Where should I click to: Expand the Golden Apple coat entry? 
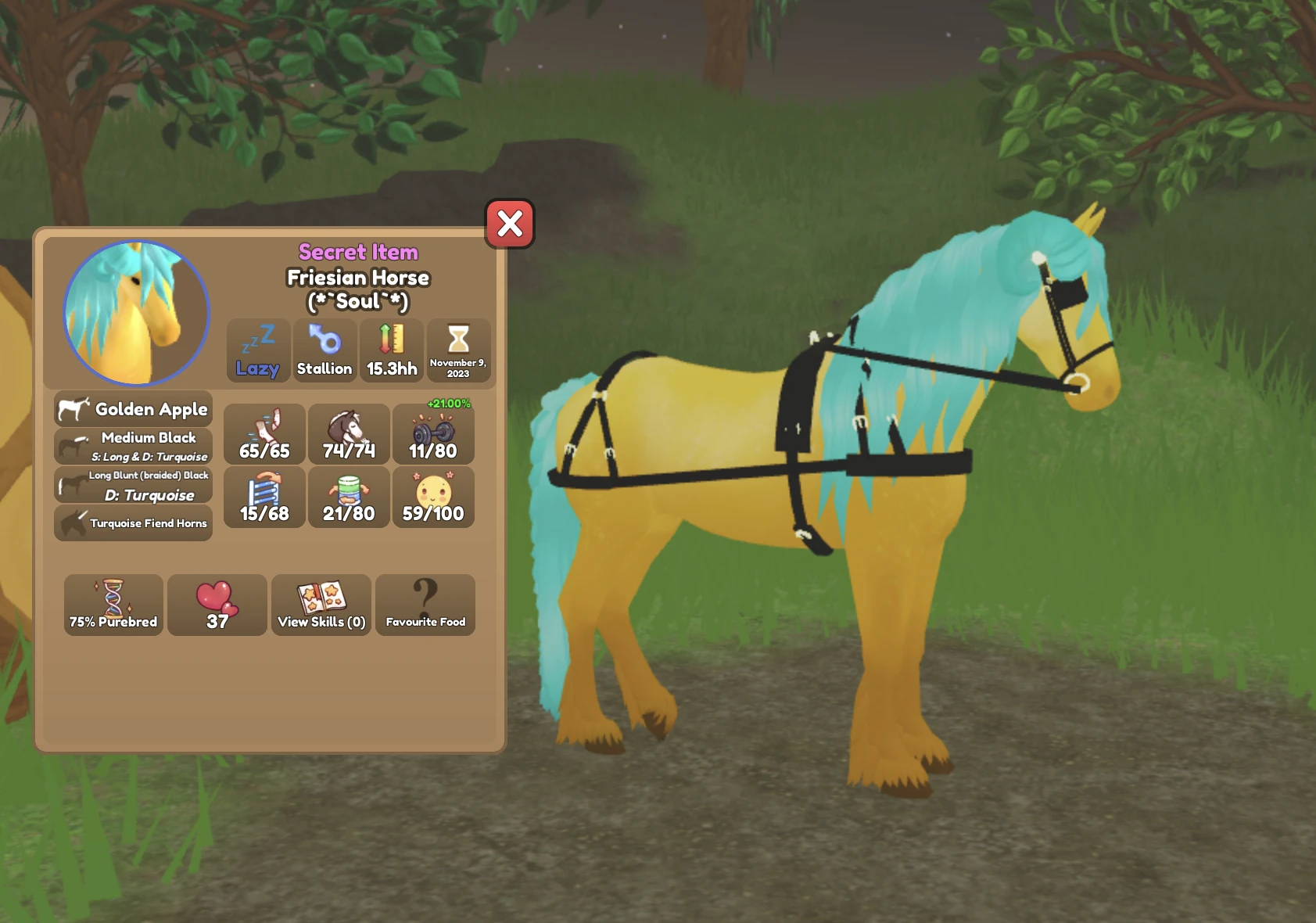point(132,408)
